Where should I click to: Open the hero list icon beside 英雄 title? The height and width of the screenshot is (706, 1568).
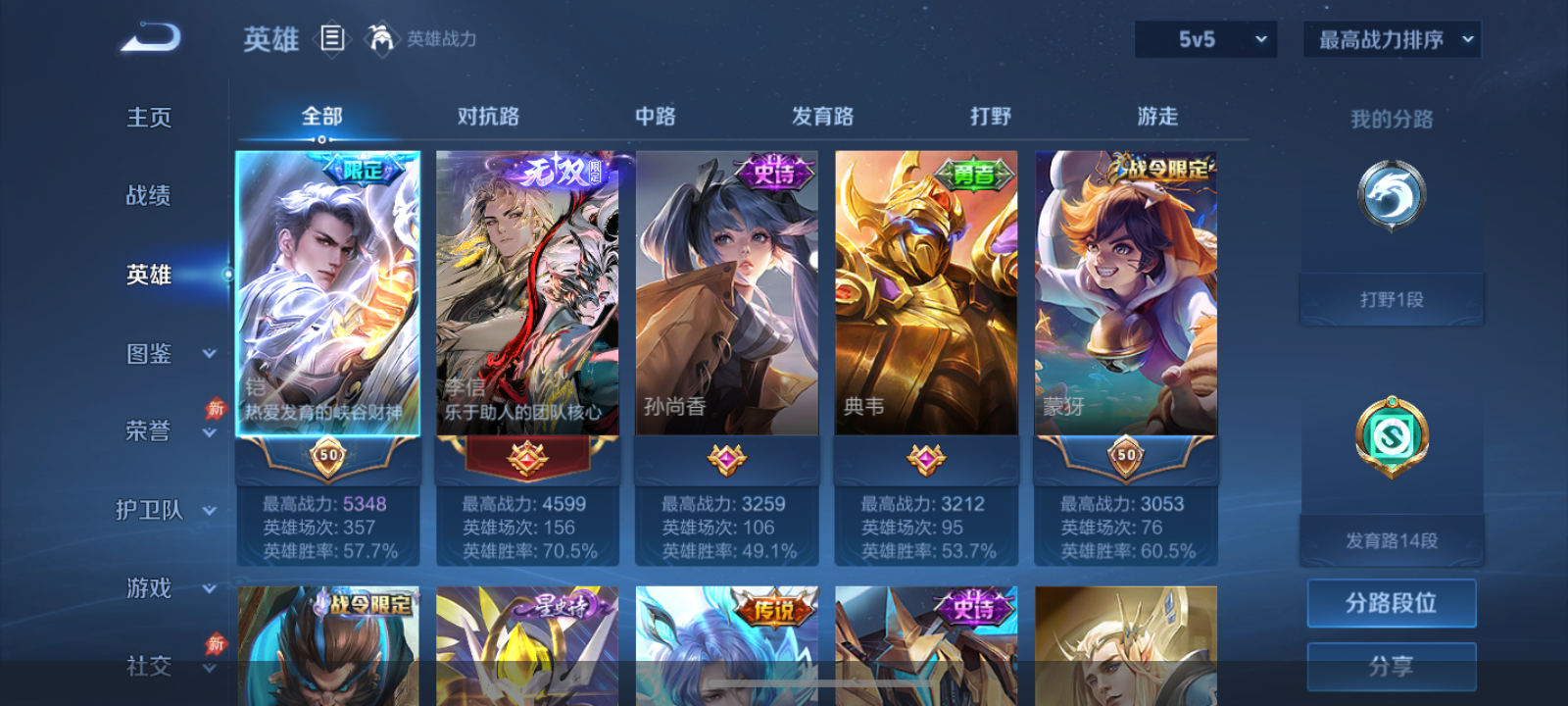332,40
